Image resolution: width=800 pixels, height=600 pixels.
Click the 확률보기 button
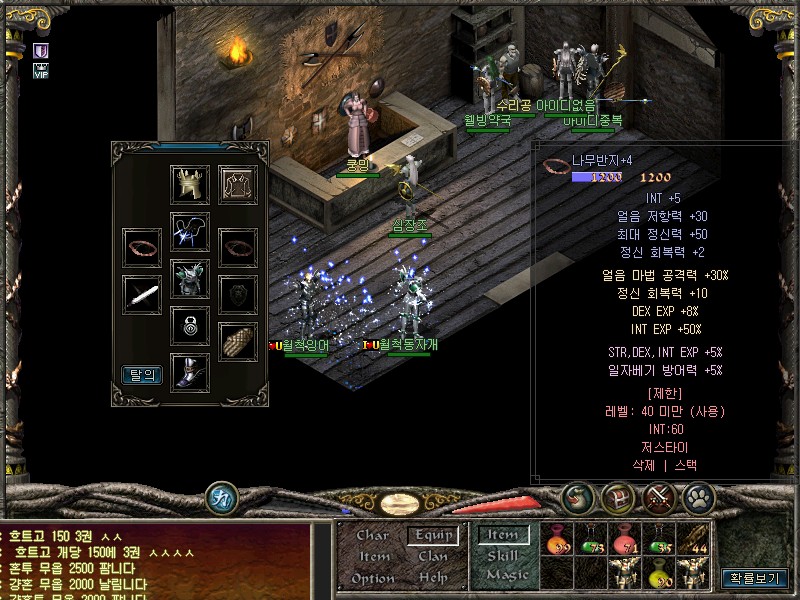tap(754, 578)
